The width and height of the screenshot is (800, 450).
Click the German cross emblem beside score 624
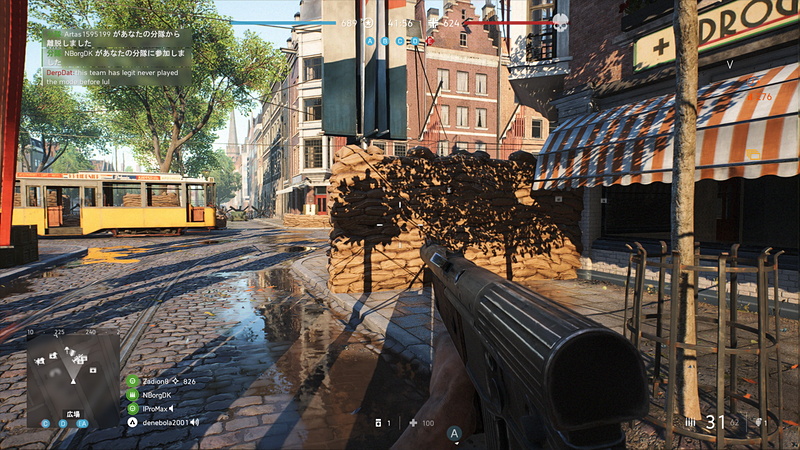click(x=433, y=22)
